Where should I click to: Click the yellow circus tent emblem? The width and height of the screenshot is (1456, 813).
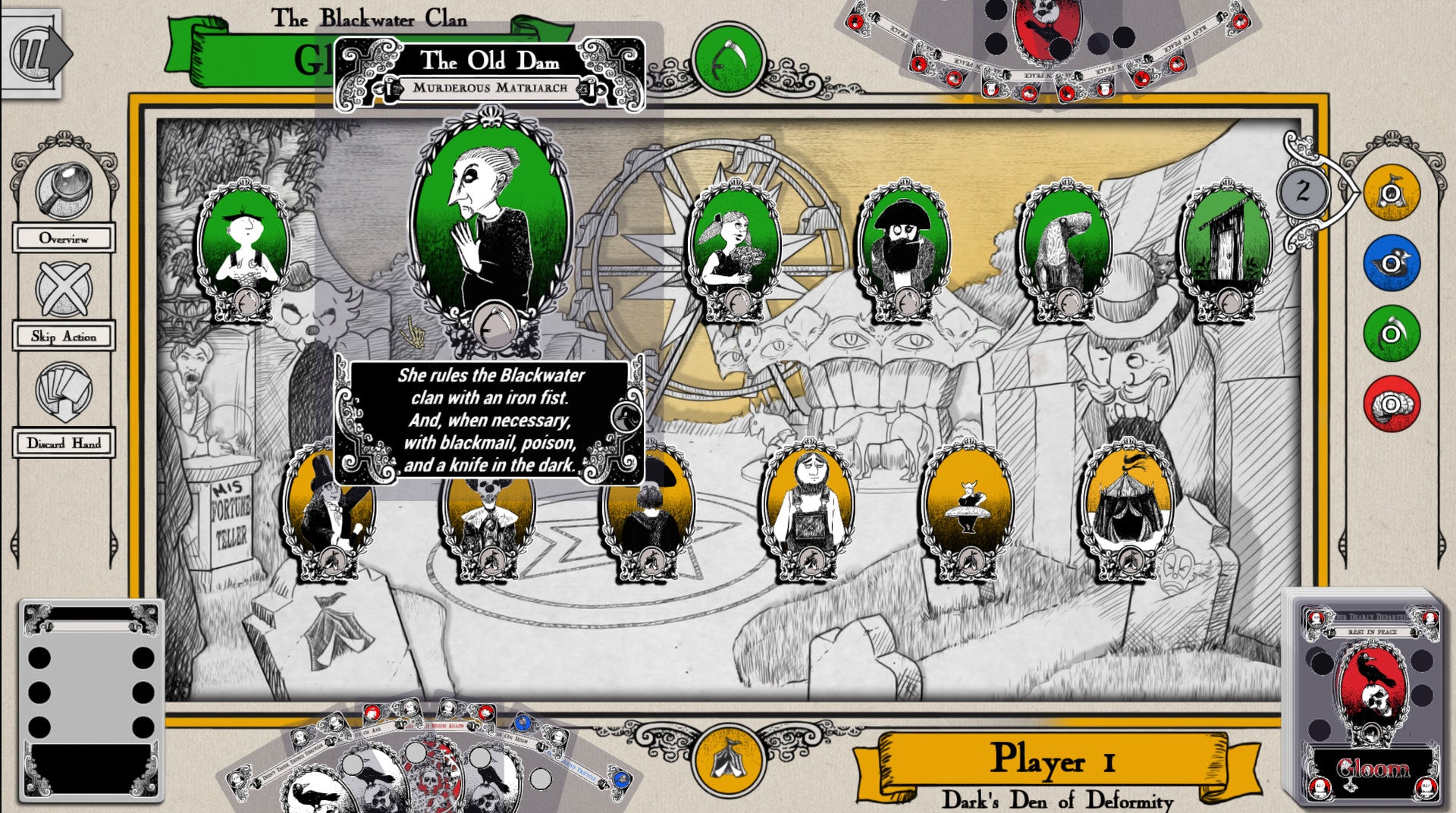728,759
